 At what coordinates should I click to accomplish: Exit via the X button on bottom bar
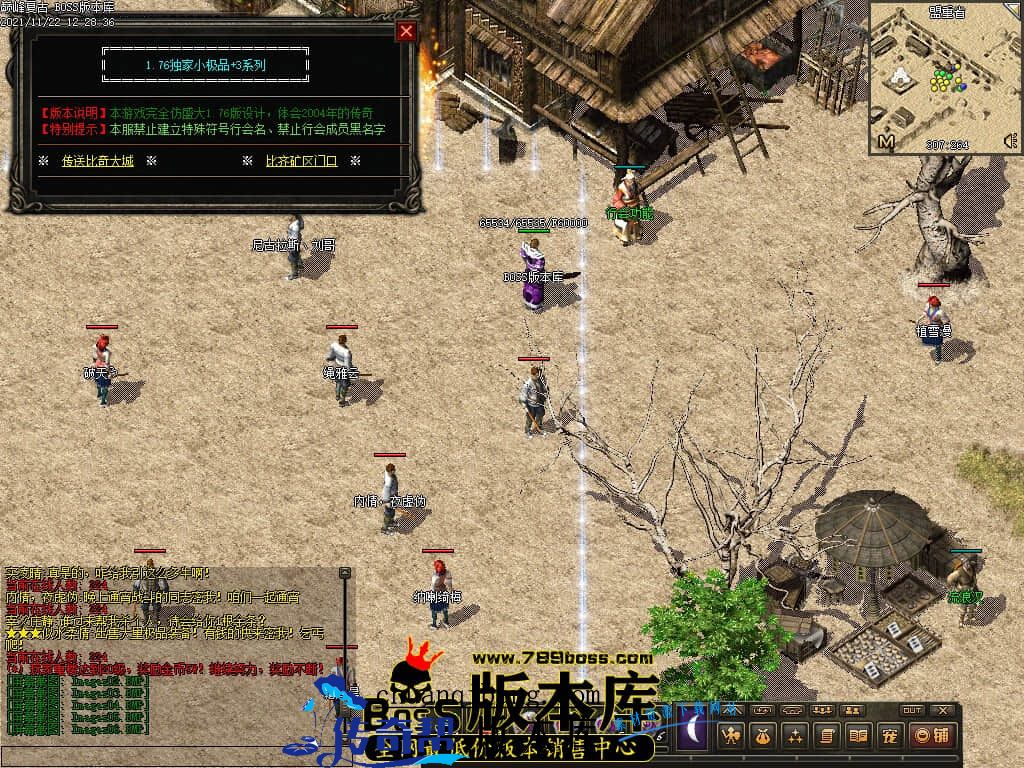click(942, 710)
